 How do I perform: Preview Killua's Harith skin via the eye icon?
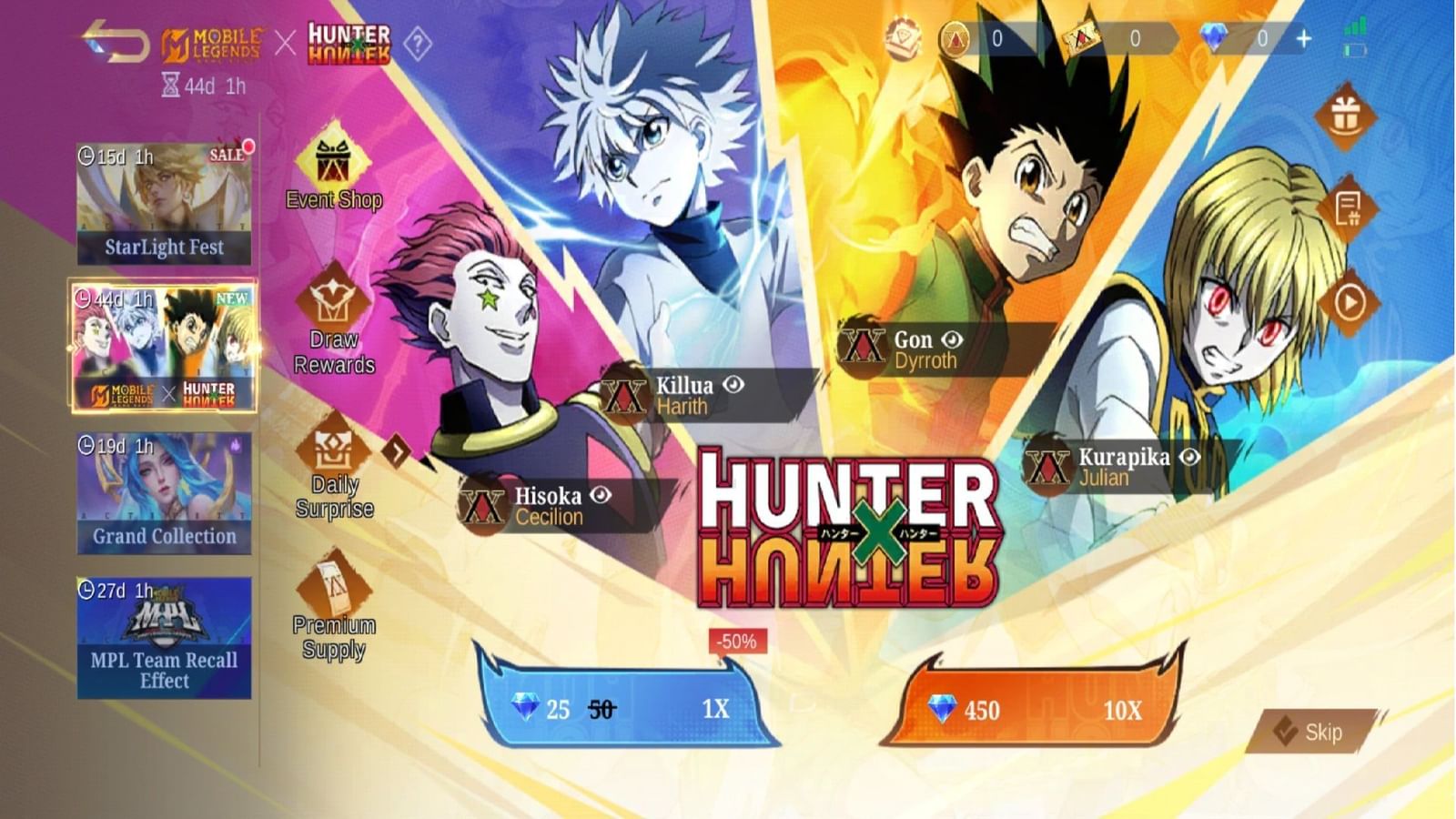(x=733, y=385)
